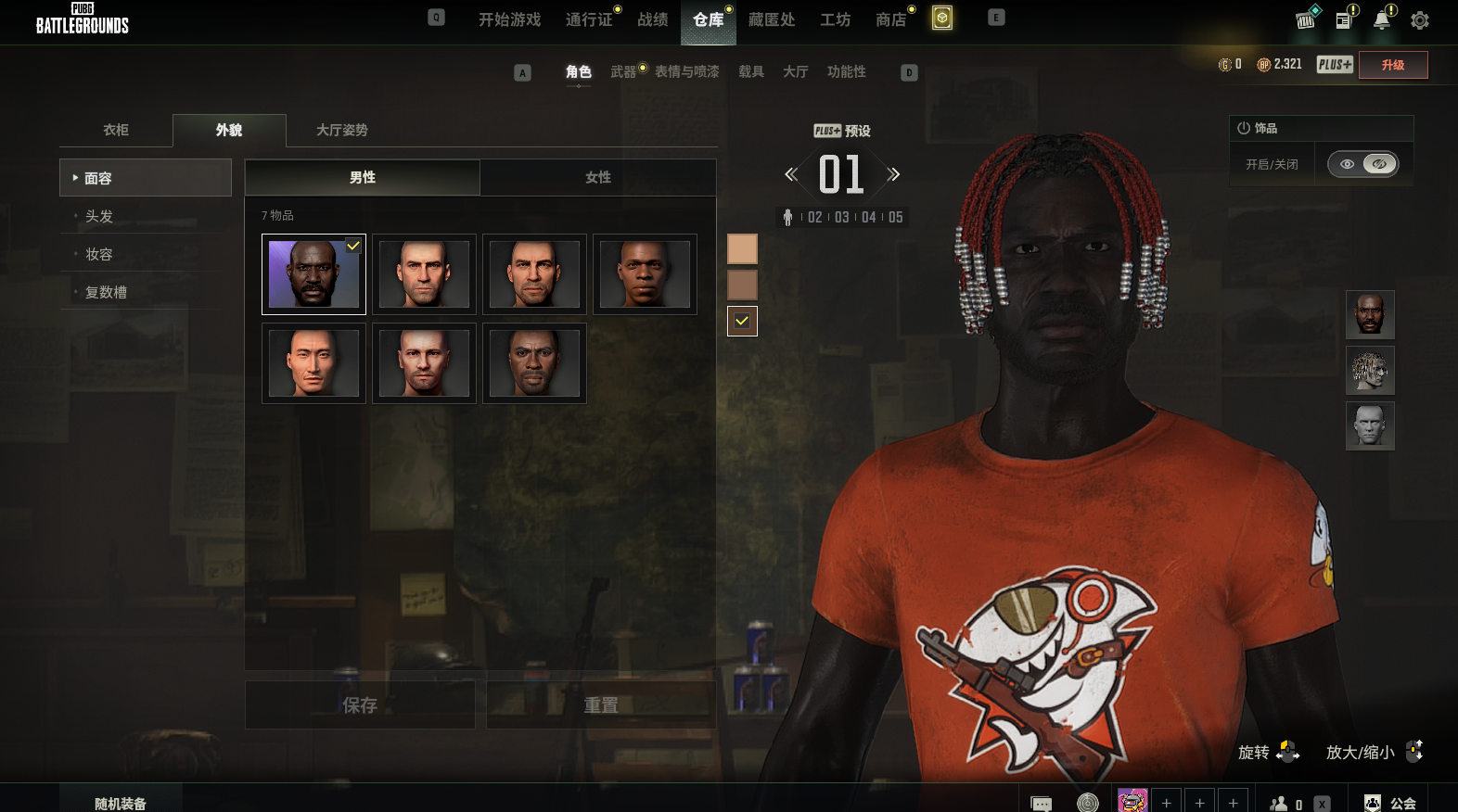
Task: Click the 重置 reset button
Action: [601, 705]
